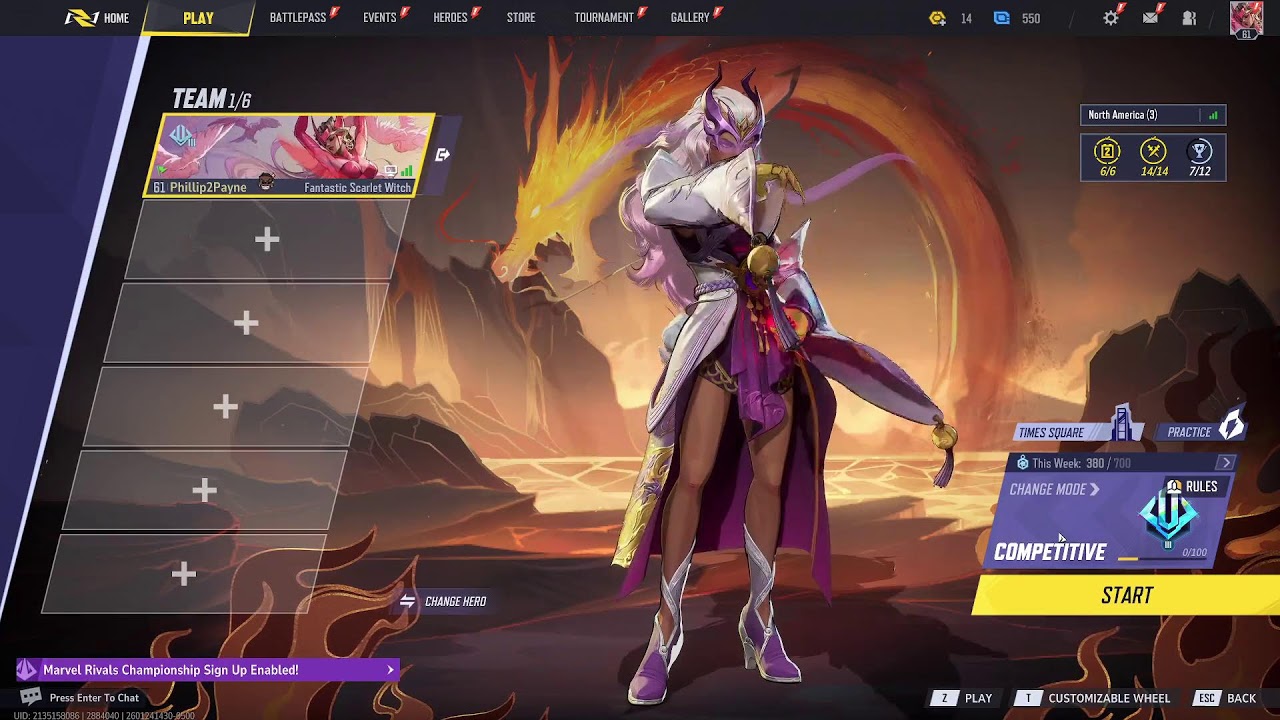Click the Change Hero button
1280x720 pixels.
coord(444,601)
